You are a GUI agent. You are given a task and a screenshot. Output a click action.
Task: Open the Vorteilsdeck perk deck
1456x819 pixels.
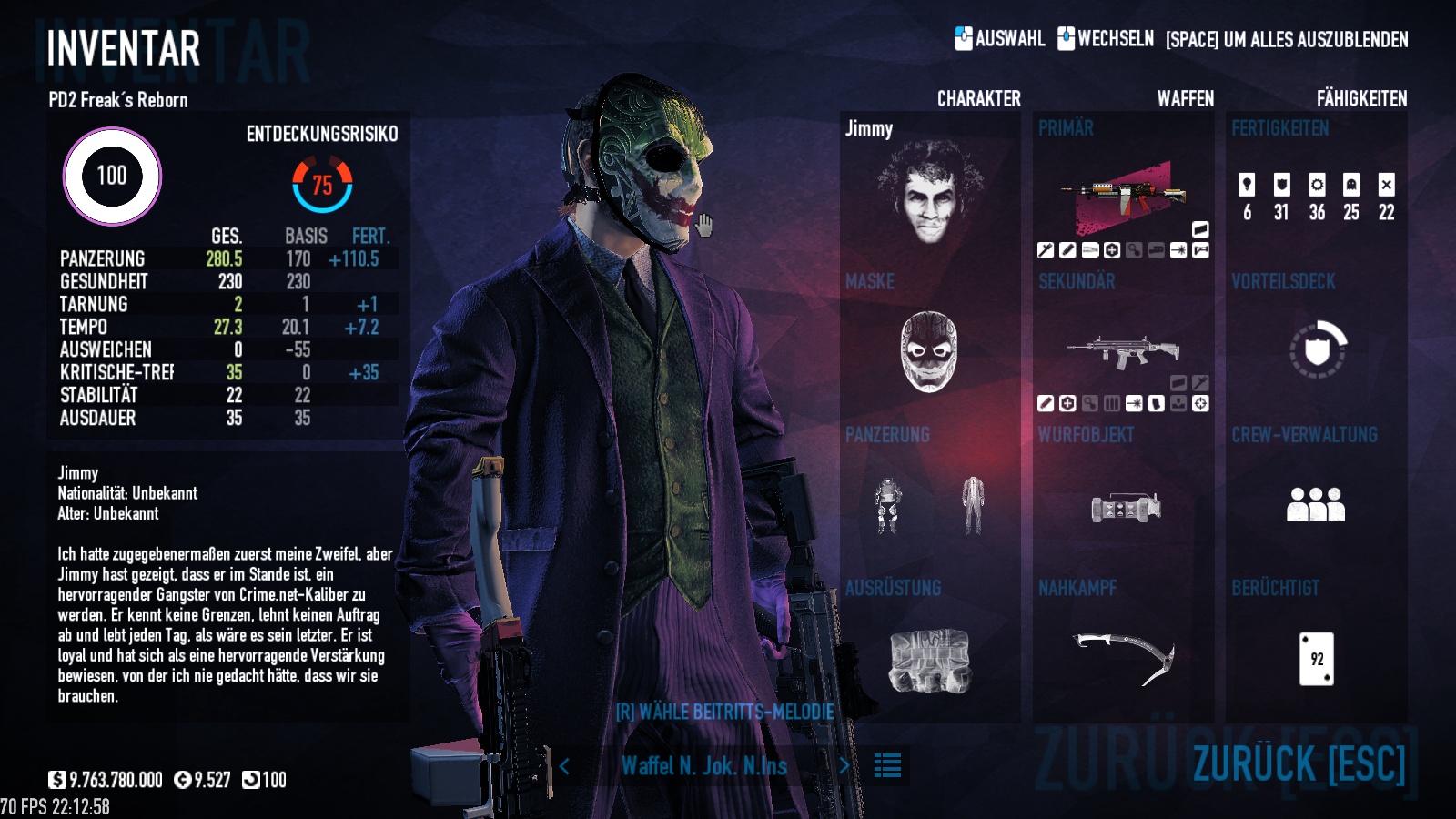(x=1317, y=349)
